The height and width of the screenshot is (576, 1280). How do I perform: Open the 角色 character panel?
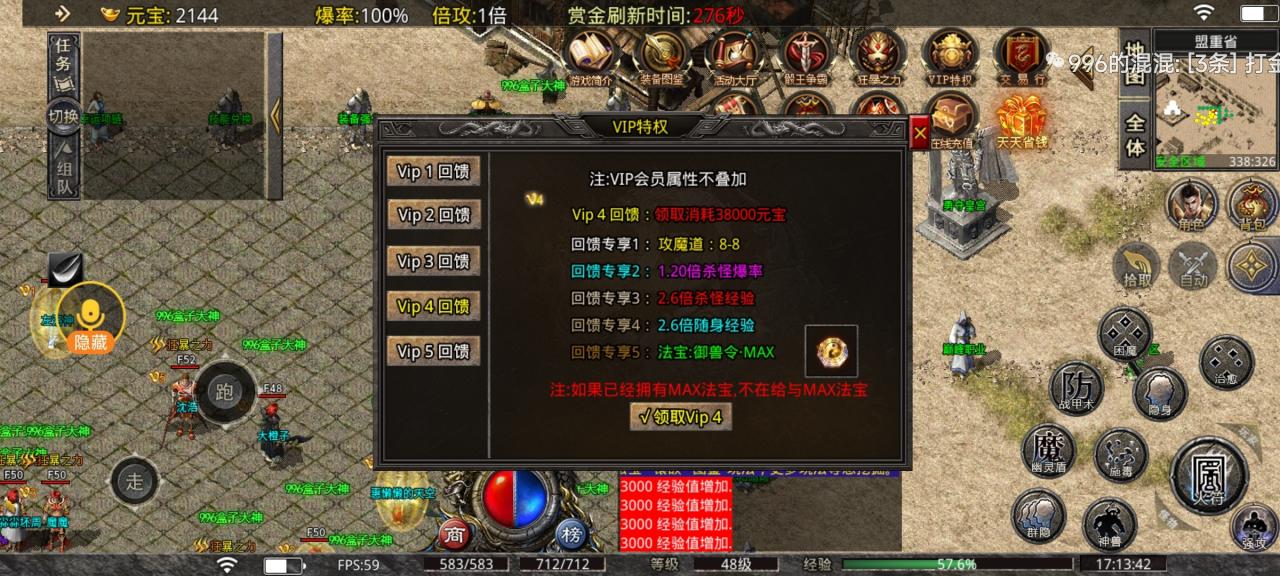[1192, 203]
